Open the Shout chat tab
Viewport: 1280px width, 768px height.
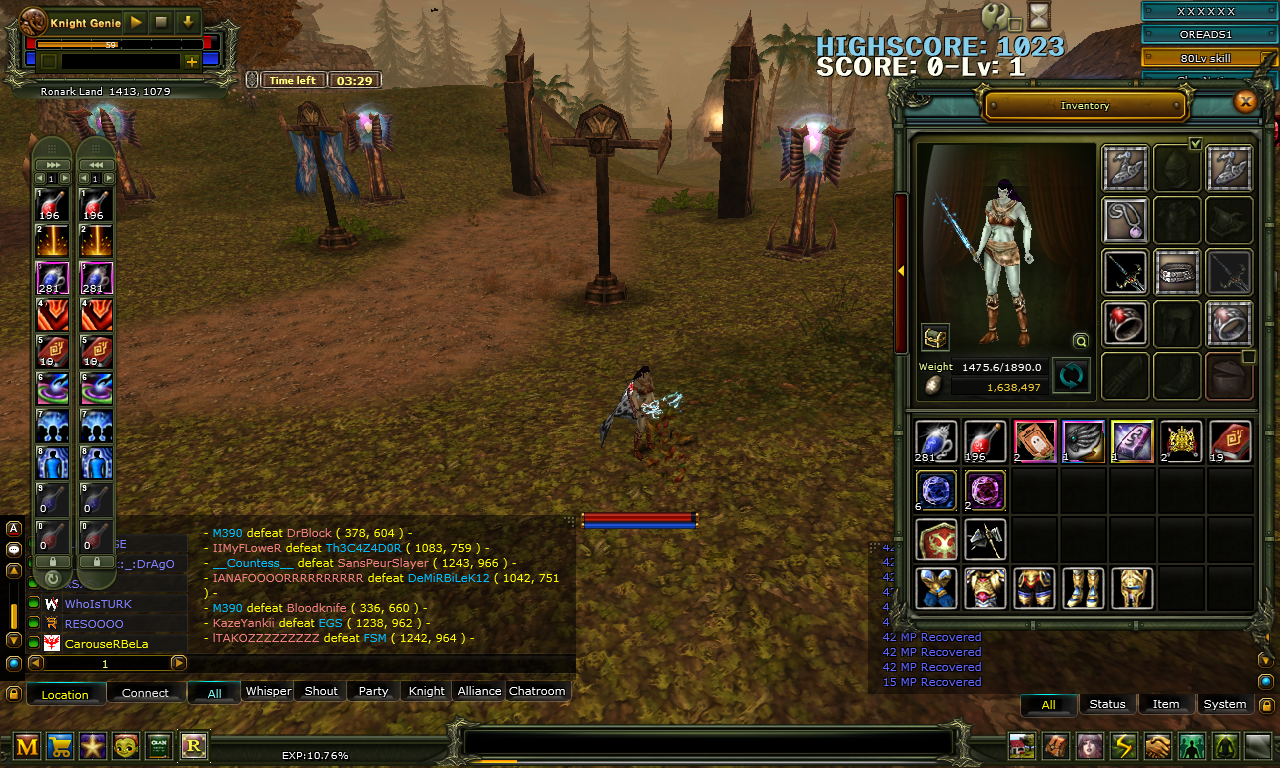[x=321, y=691]
